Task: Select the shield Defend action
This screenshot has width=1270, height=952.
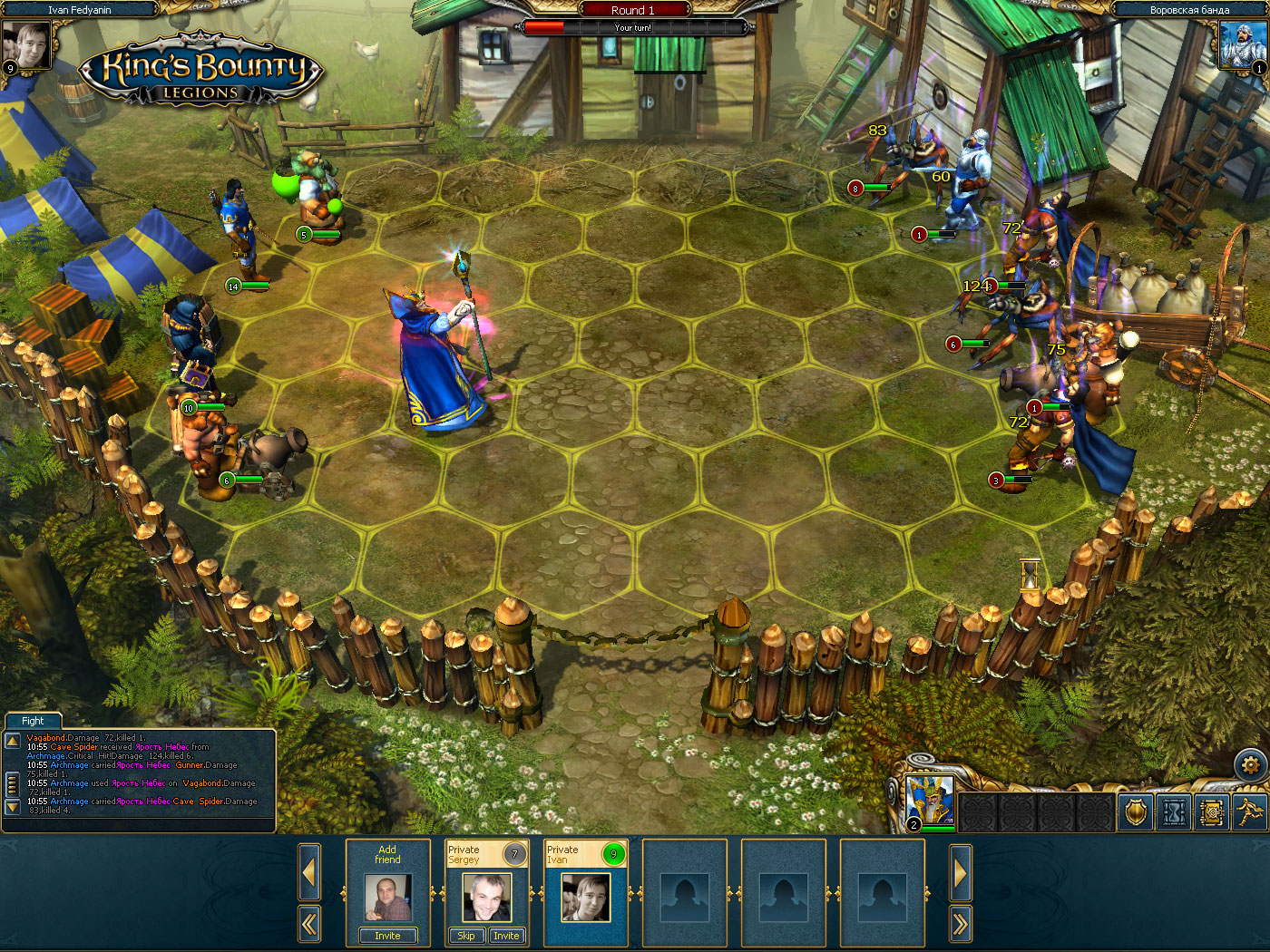Action: [x=1135, y=812]
